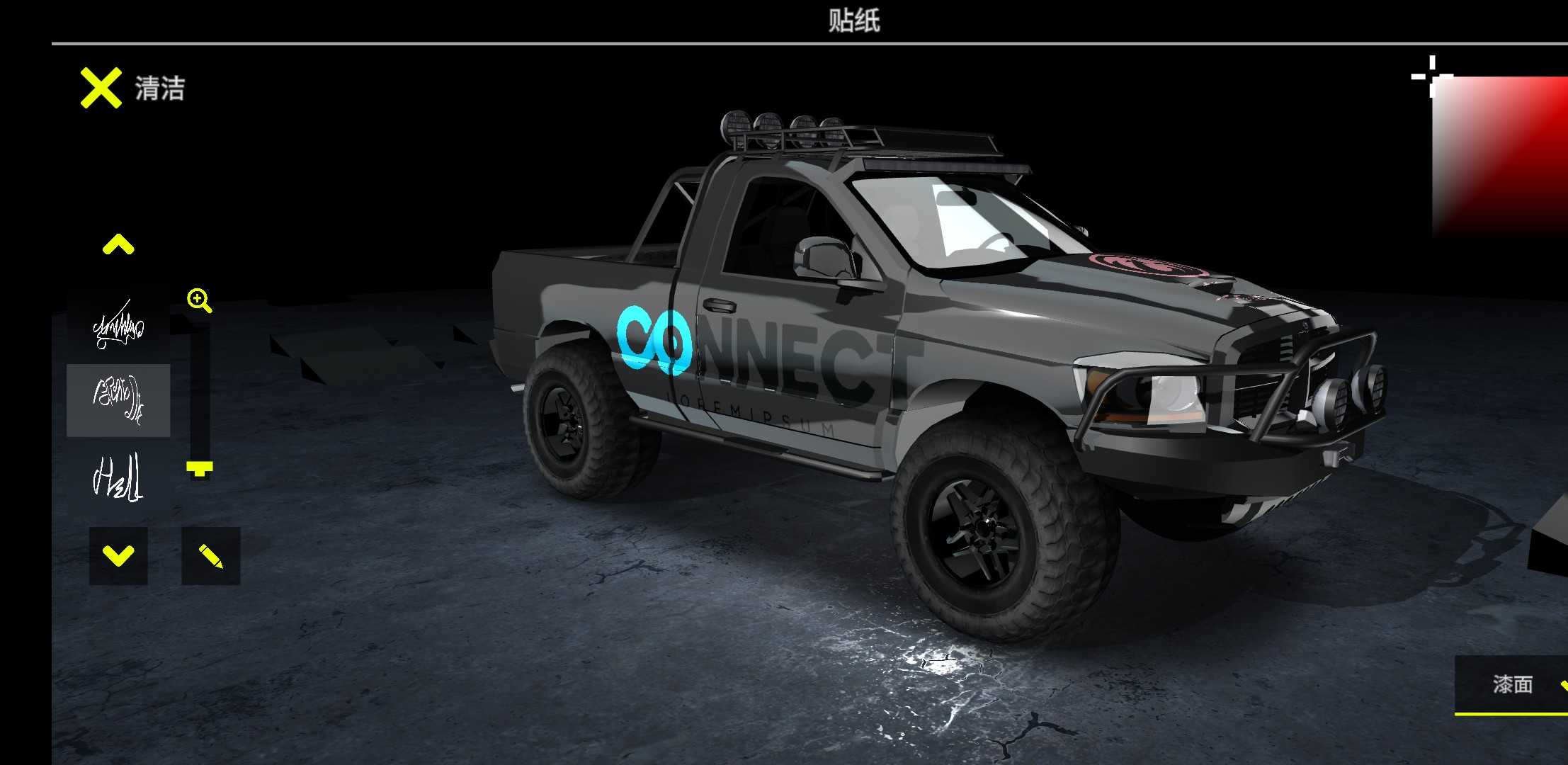Open the yellow pencil edit tool

coord(210,556)
